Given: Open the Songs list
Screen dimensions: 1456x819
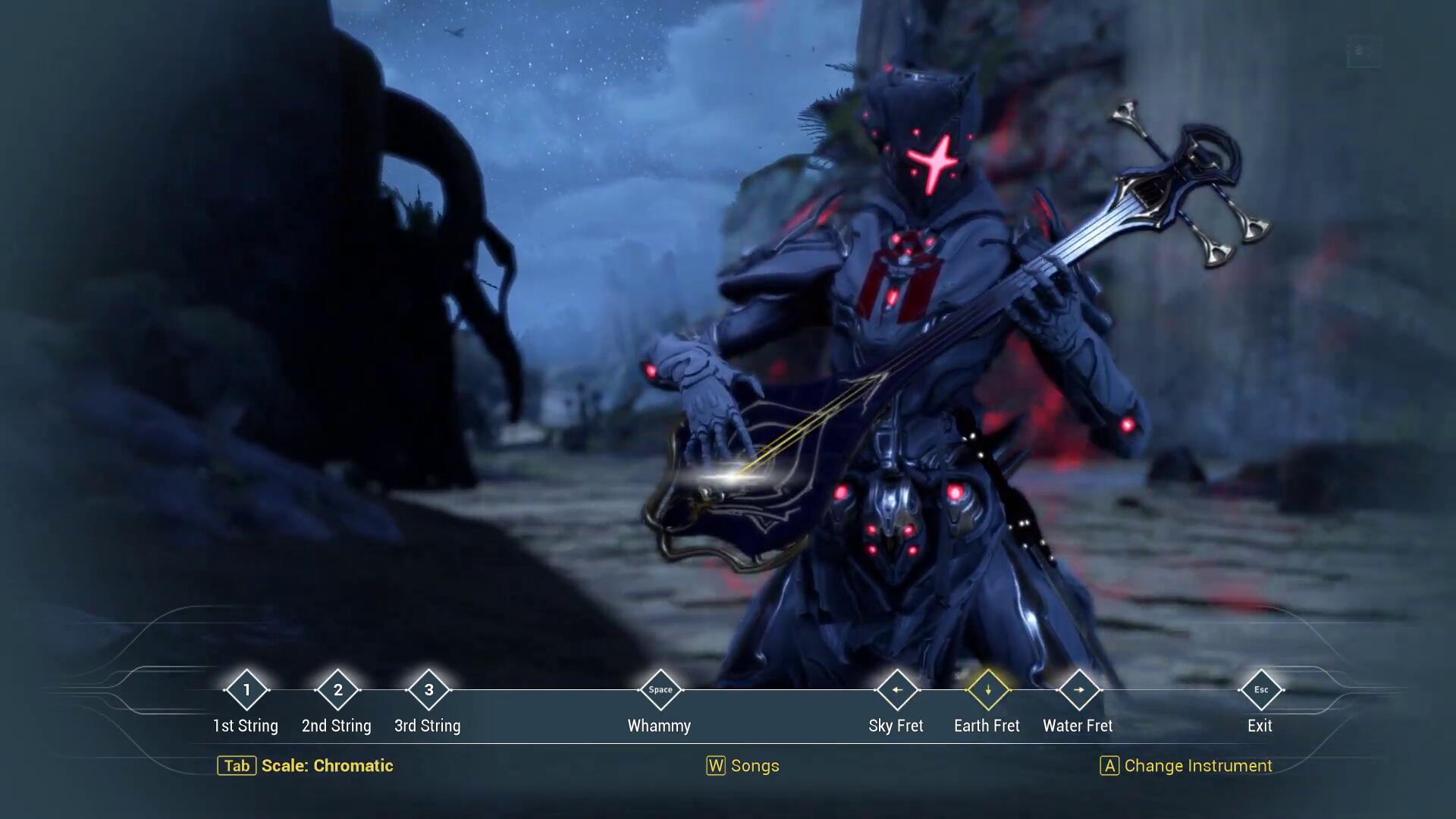Looking at the screenshot, I should (x=743, y=766).
